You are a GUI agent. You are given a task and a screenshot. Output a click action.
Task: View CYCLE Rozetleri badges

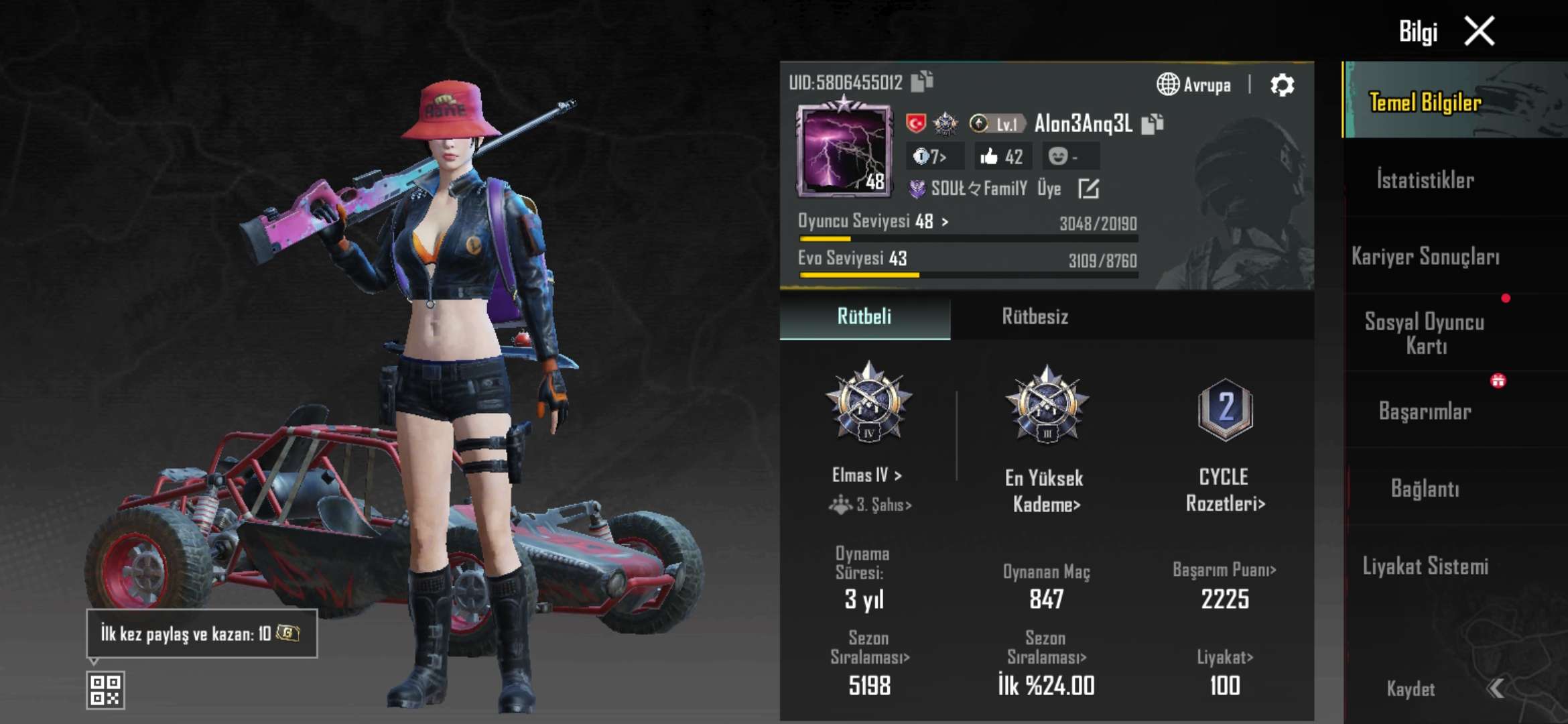pyautogui.click(x=1225, y=489)
